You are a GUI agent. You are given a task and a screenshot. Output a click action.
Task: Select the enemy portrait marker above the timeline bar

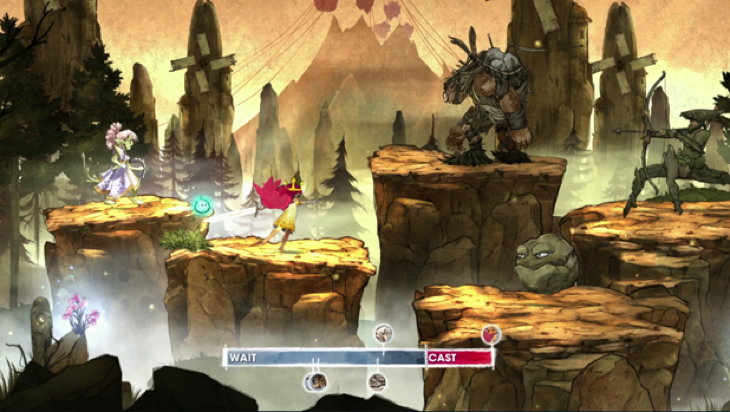click(383, 333)
